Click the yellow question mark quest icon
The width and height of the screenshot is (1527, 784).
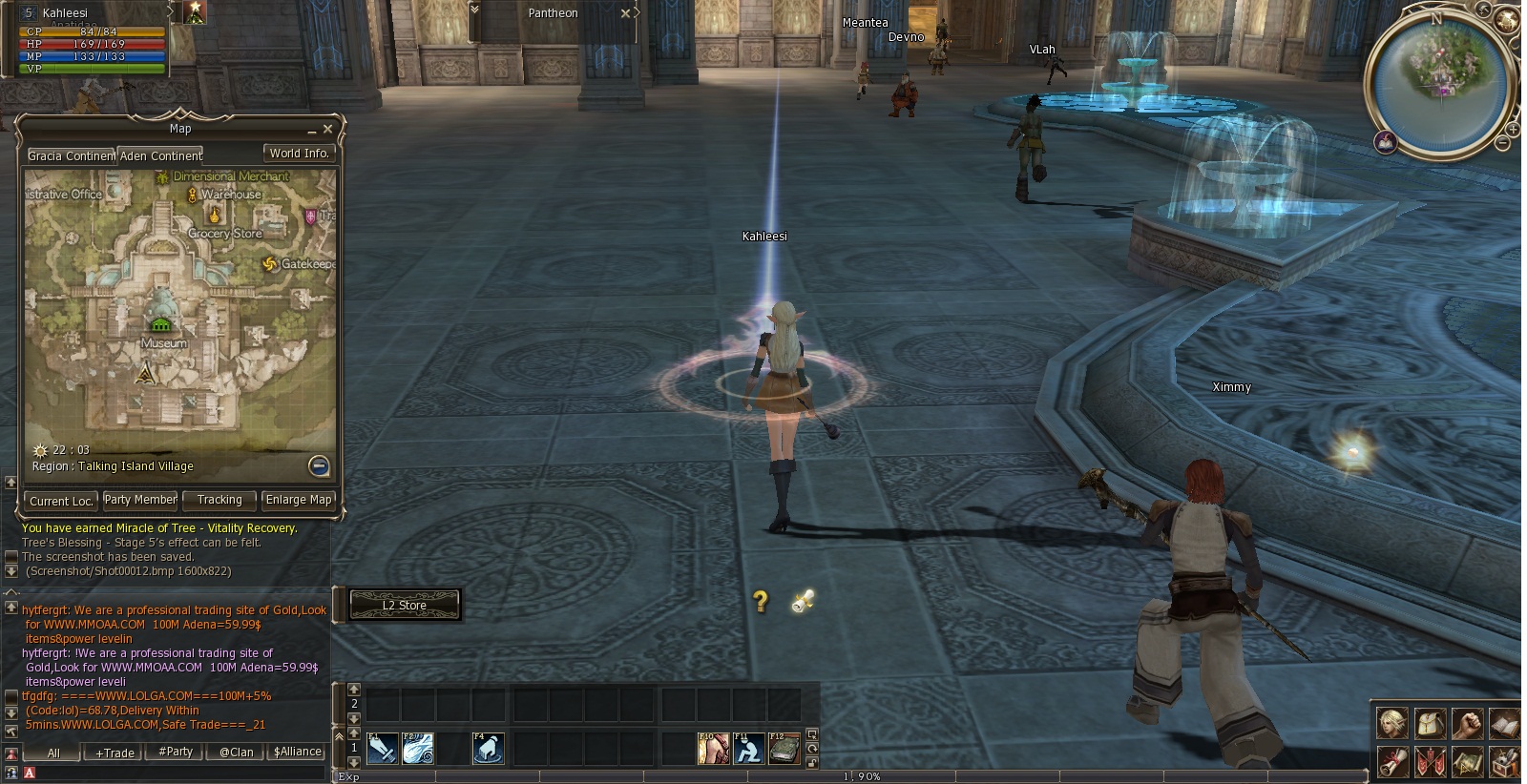760,601
